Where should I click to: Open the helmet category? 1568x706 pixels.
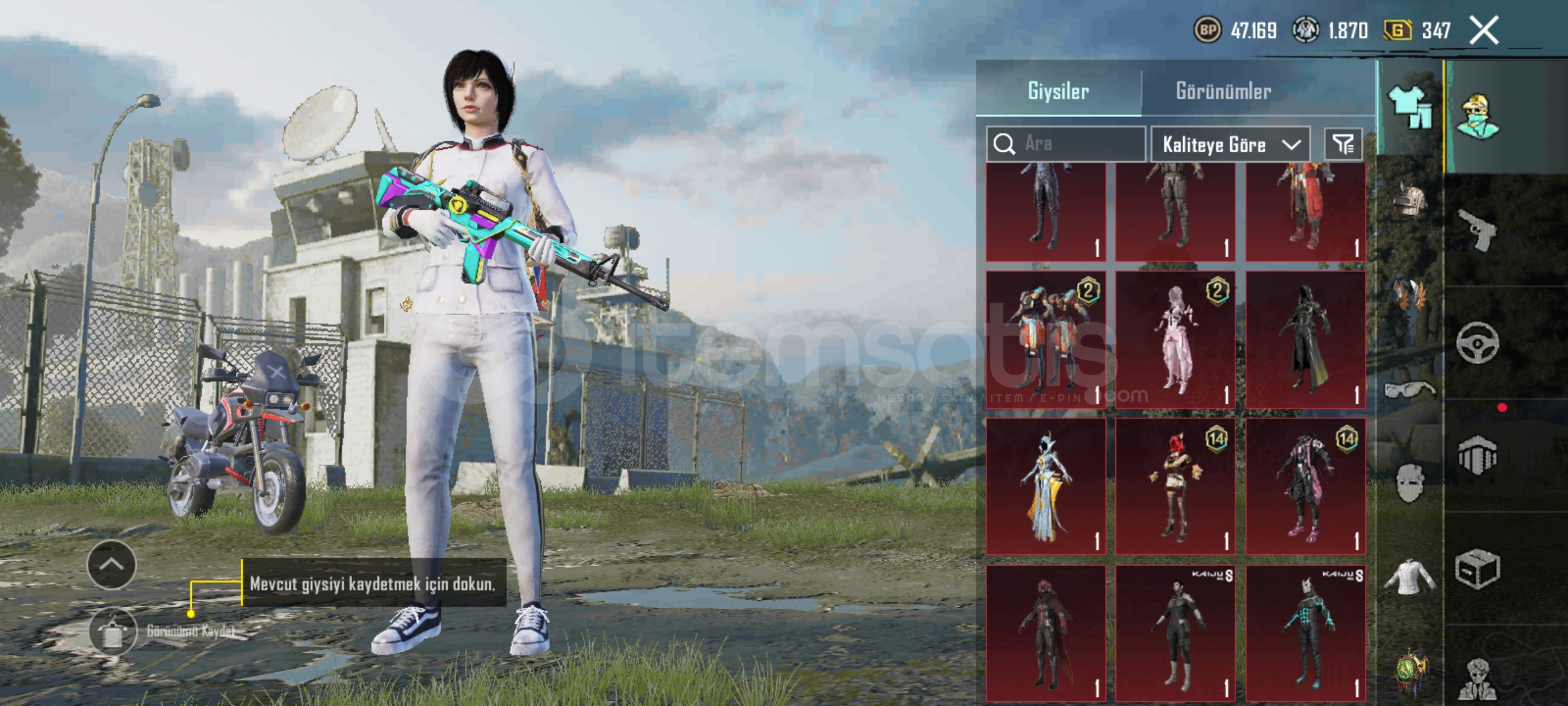click(1410, 199)
